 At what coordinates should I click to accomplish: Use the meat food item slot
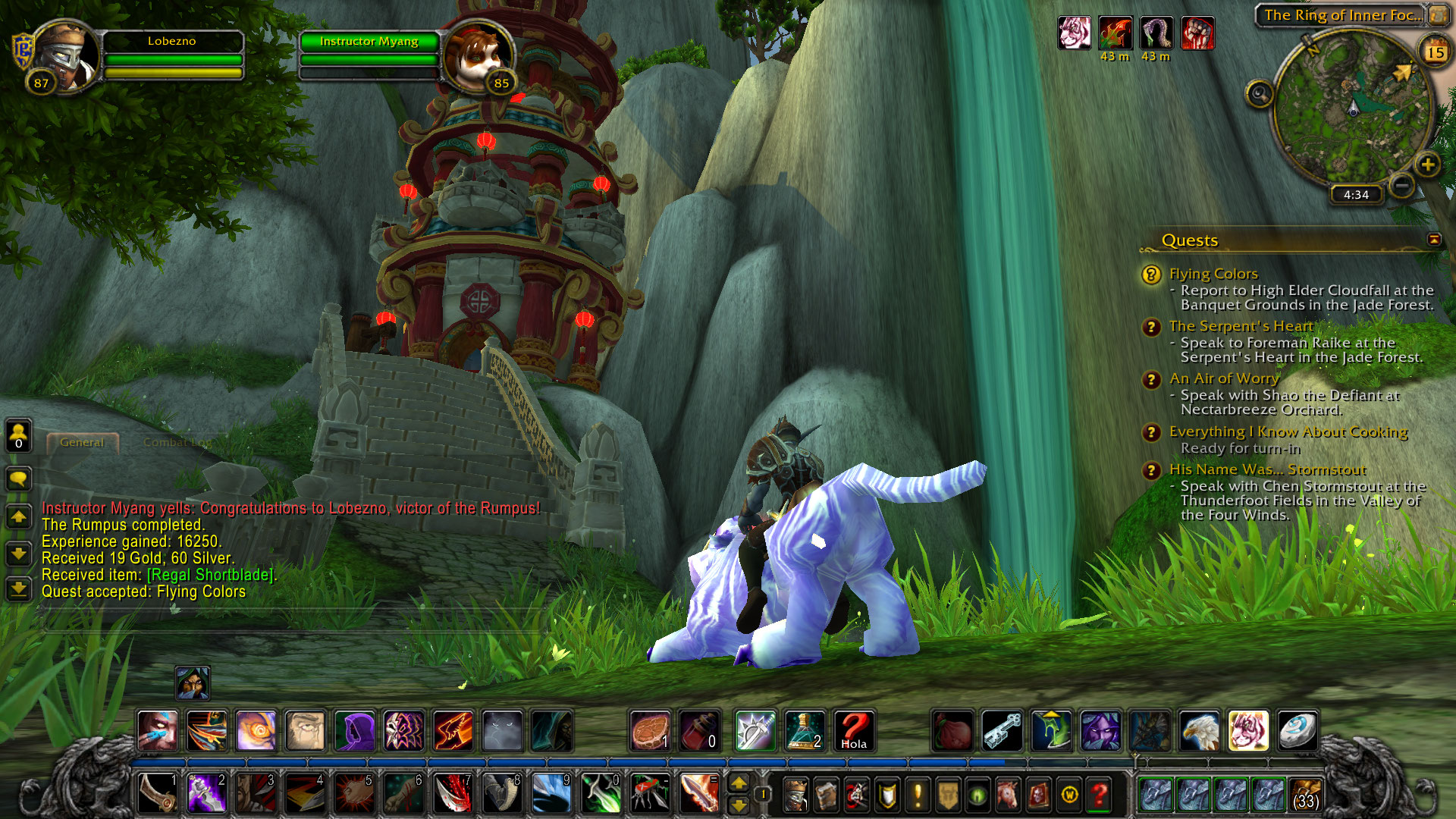point(650,731)
